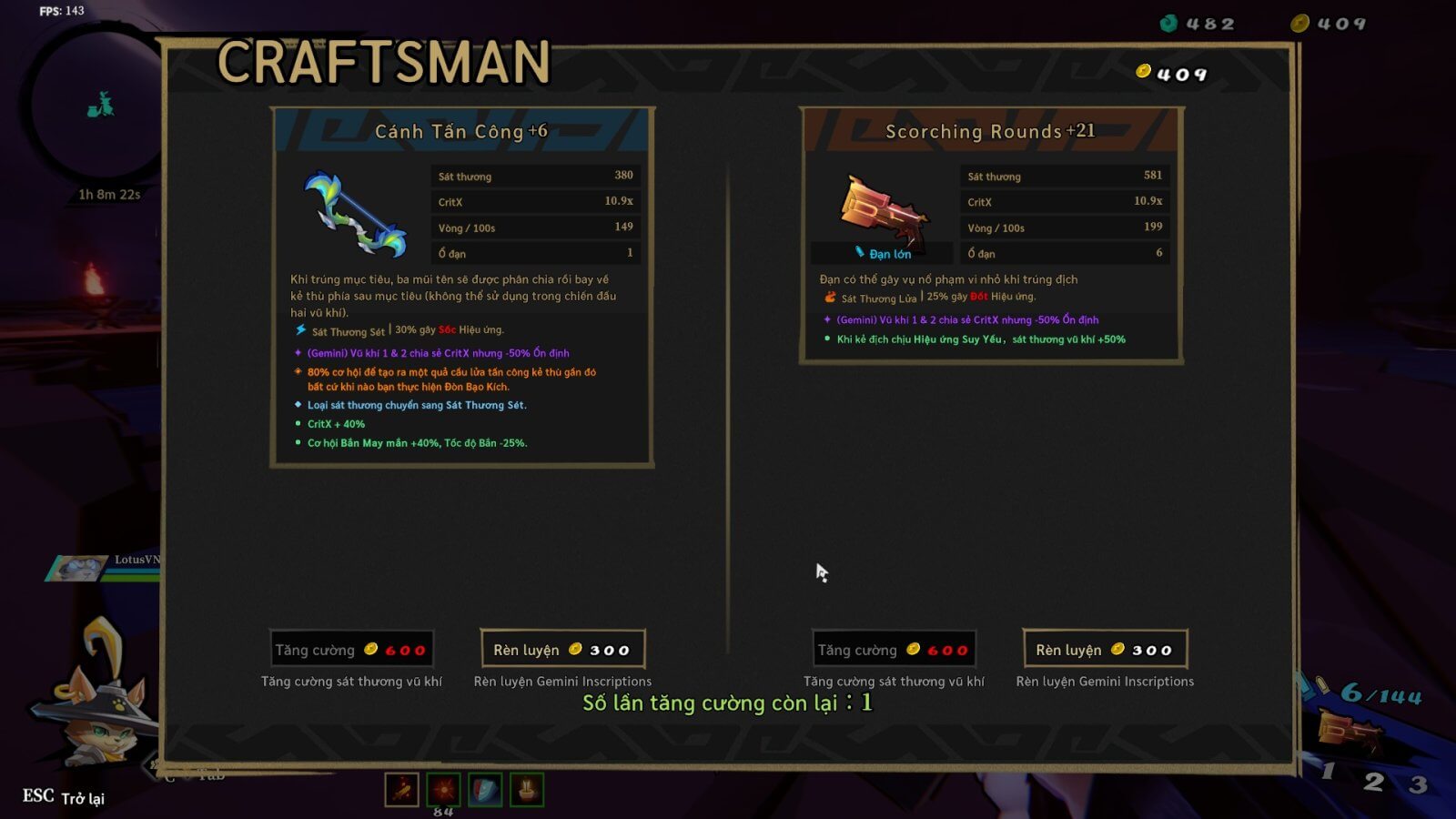The image size is (1456, 819).
Task: Enhance Scorching Rounds with its Tăng cường button
Action: pos(894,650)
